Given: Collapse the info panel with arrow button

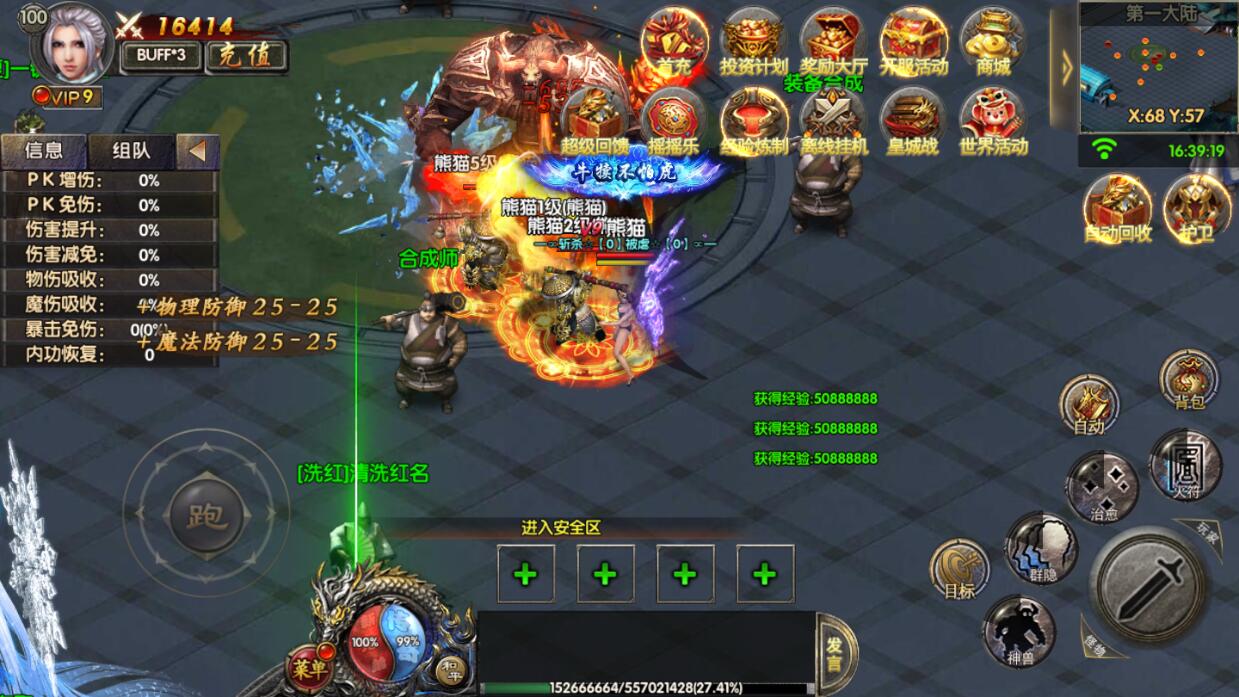Looking at the screenshot, I should tap(198, 151).
